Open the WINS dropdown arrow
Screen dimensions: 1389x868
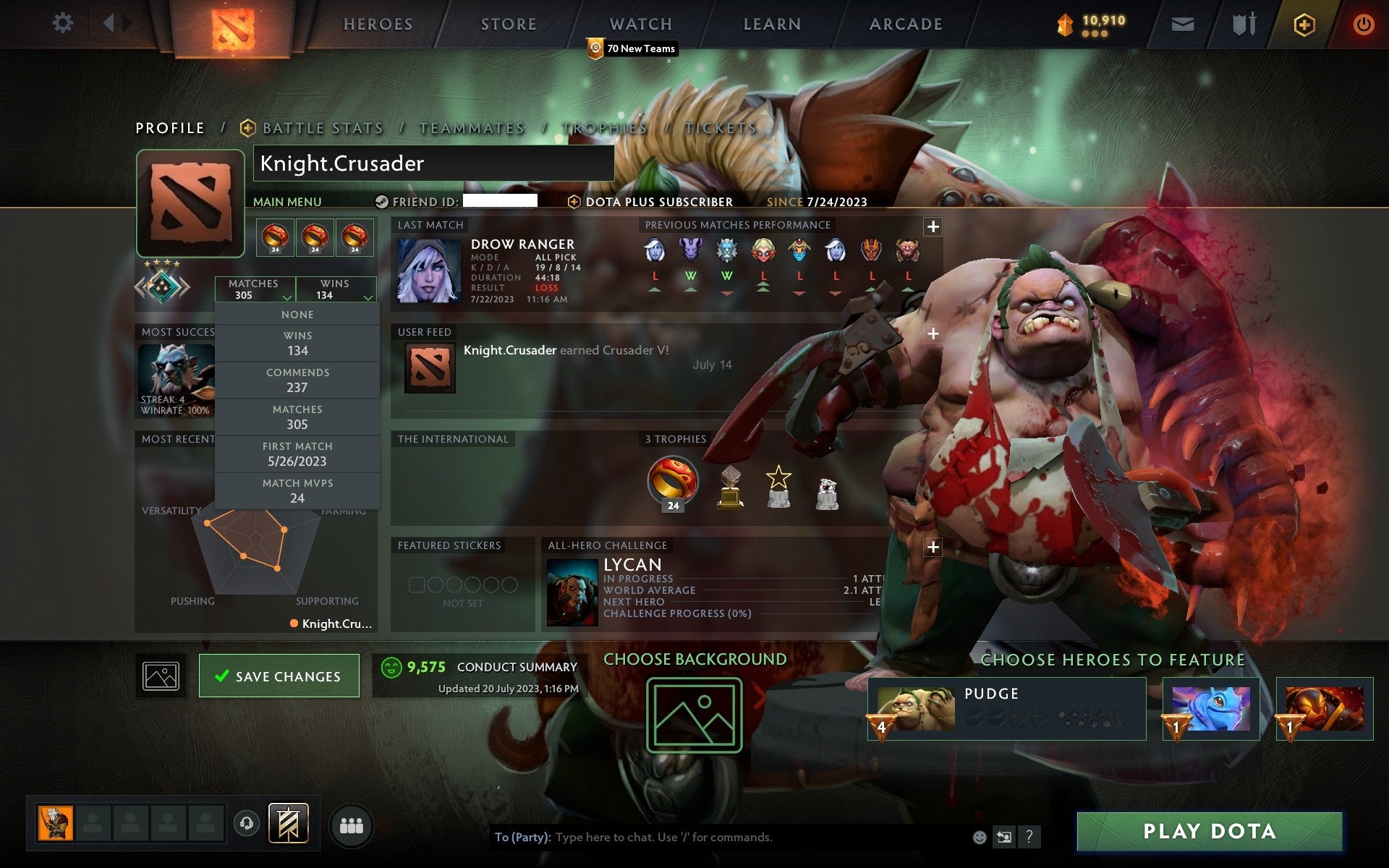(x=366, y=297)
